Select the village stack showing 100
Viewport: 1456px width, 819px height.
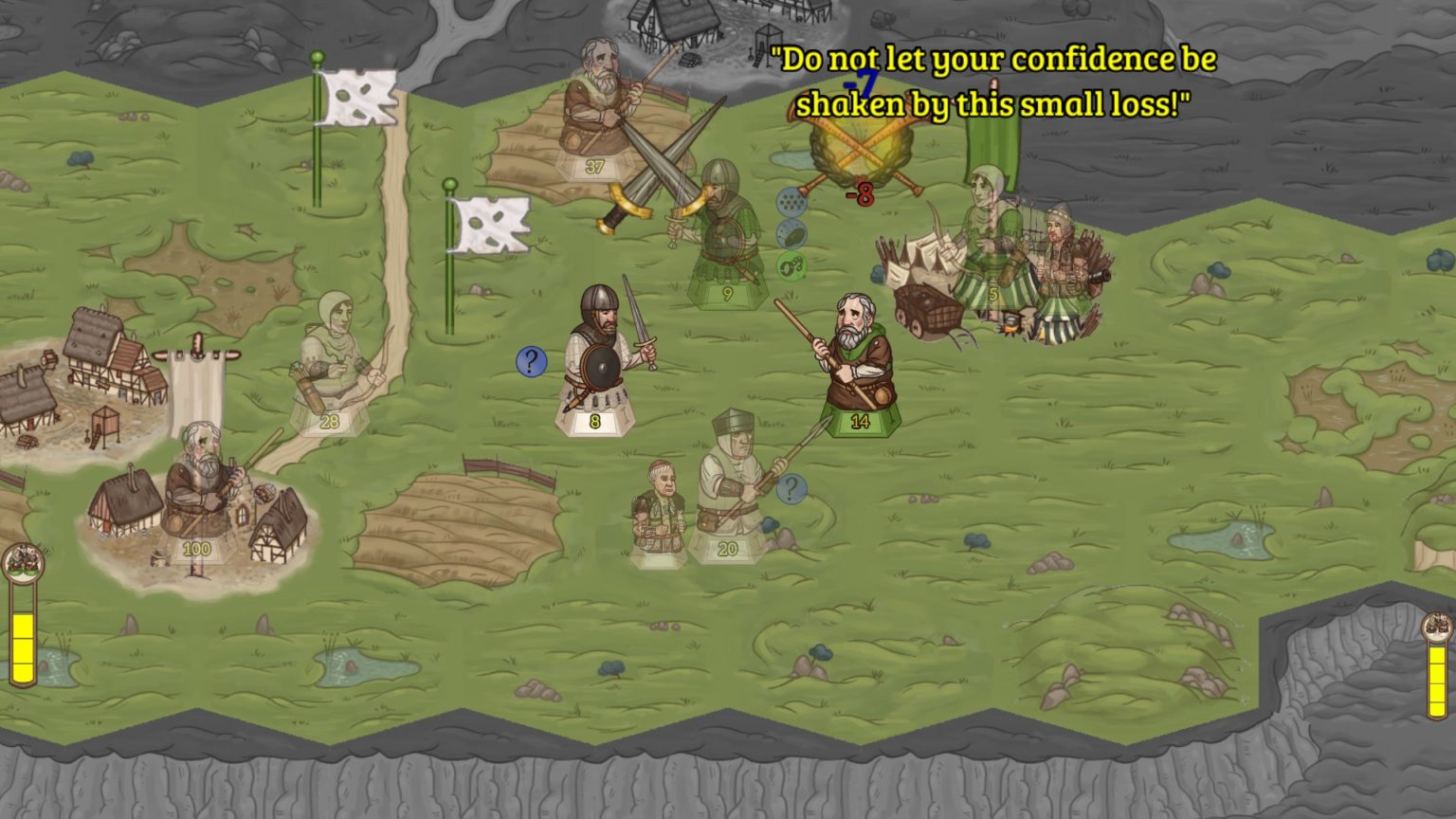click(x=196, y=483)
